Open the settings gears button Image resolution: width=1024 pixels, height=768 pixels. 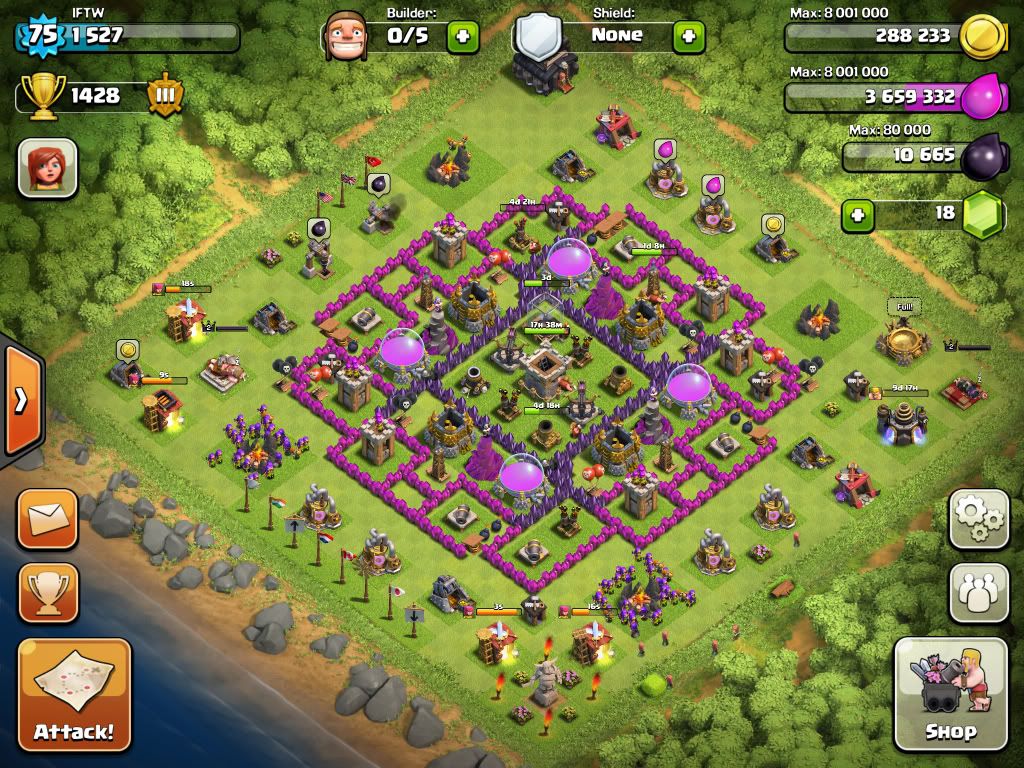979,518
